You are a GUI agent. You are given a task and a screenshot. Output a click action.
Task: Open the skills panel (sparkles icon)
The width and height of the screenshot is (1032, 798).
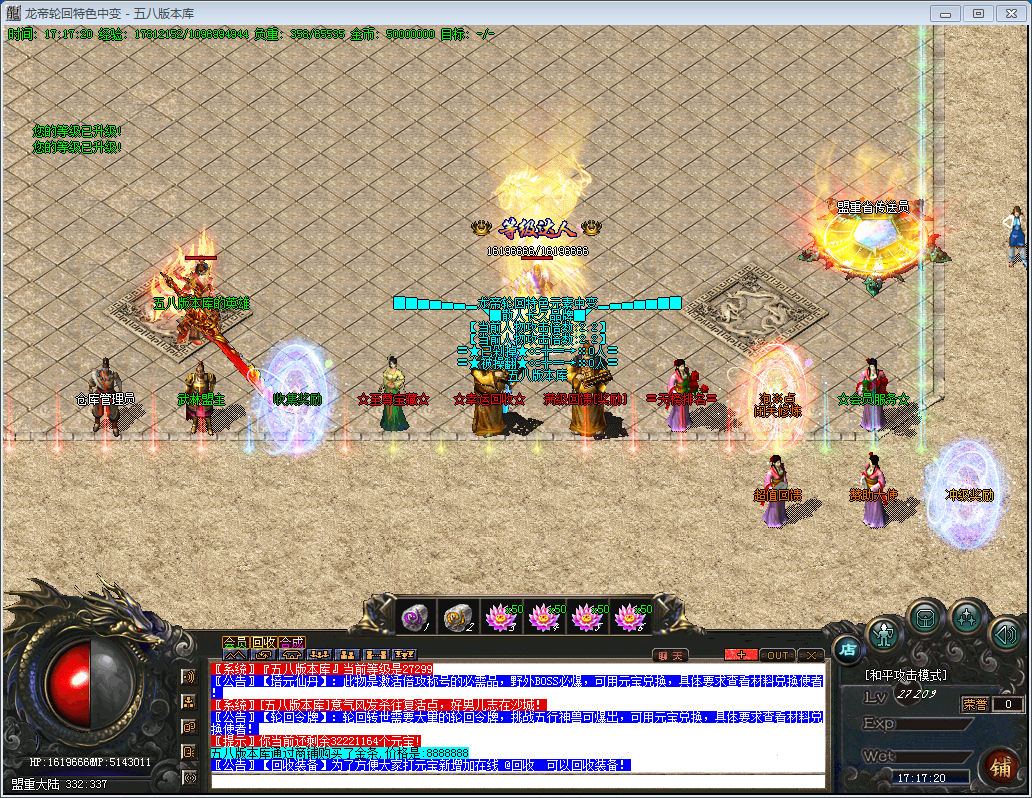coord(968,617)
